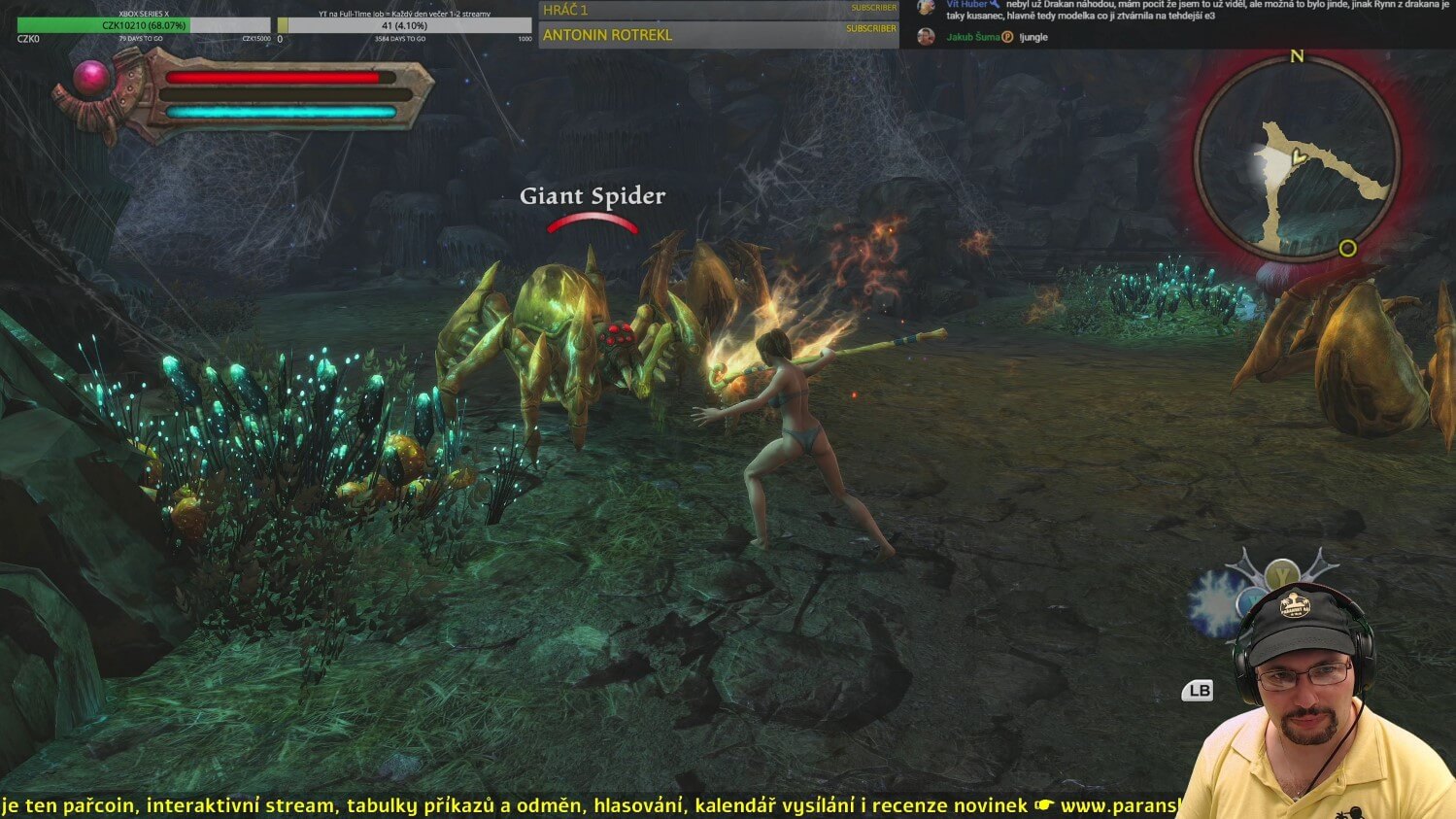Click the player arrow on the minimap
Image resolution: width=1456 pixels, height=819 pixels.
pyautogui.click(x=1297, y=155)
